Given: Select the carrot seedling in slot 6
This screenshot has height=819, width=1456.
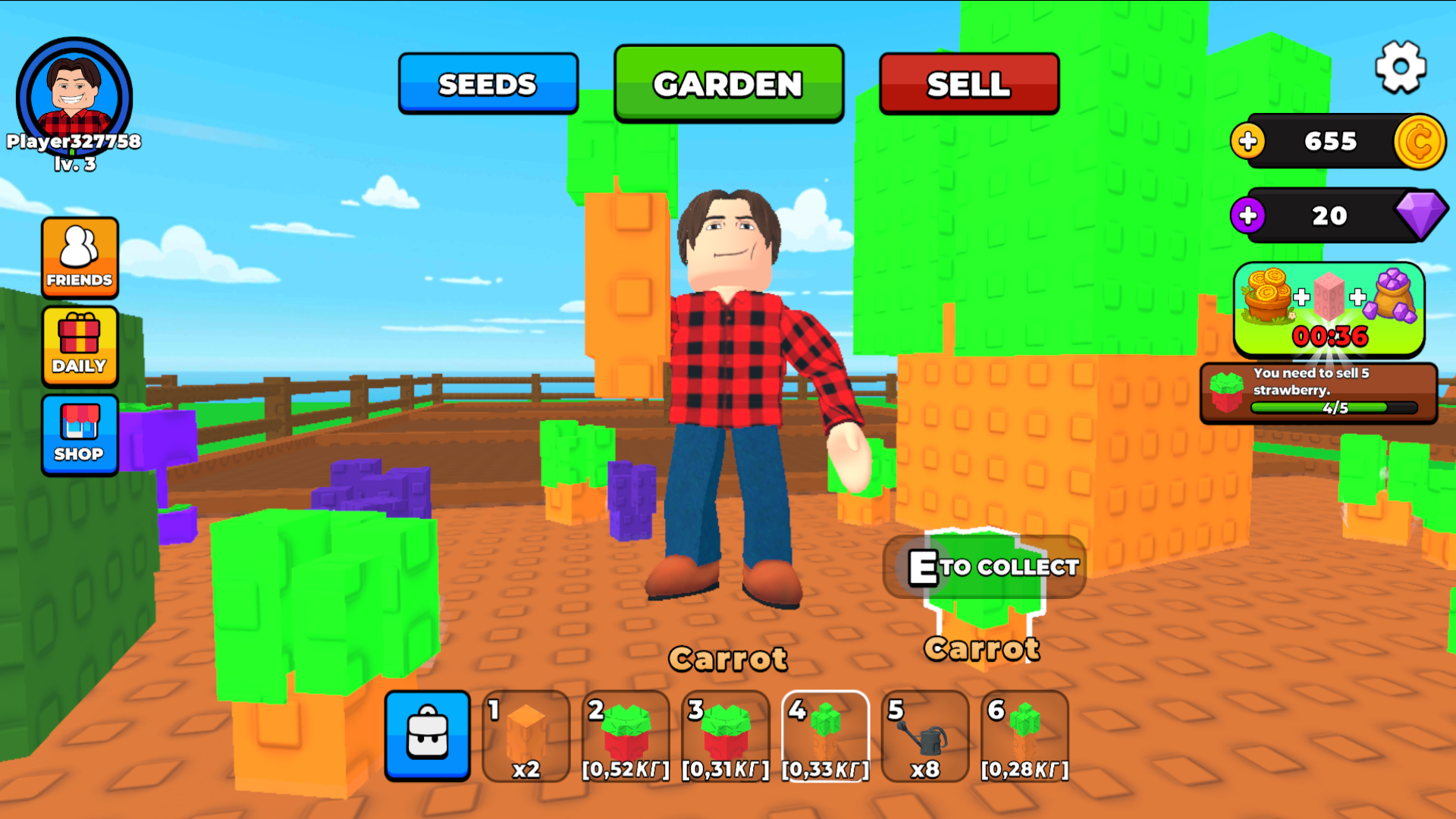Looking at the screenshot, I should pyautogui.click(x=1025, y=736).
